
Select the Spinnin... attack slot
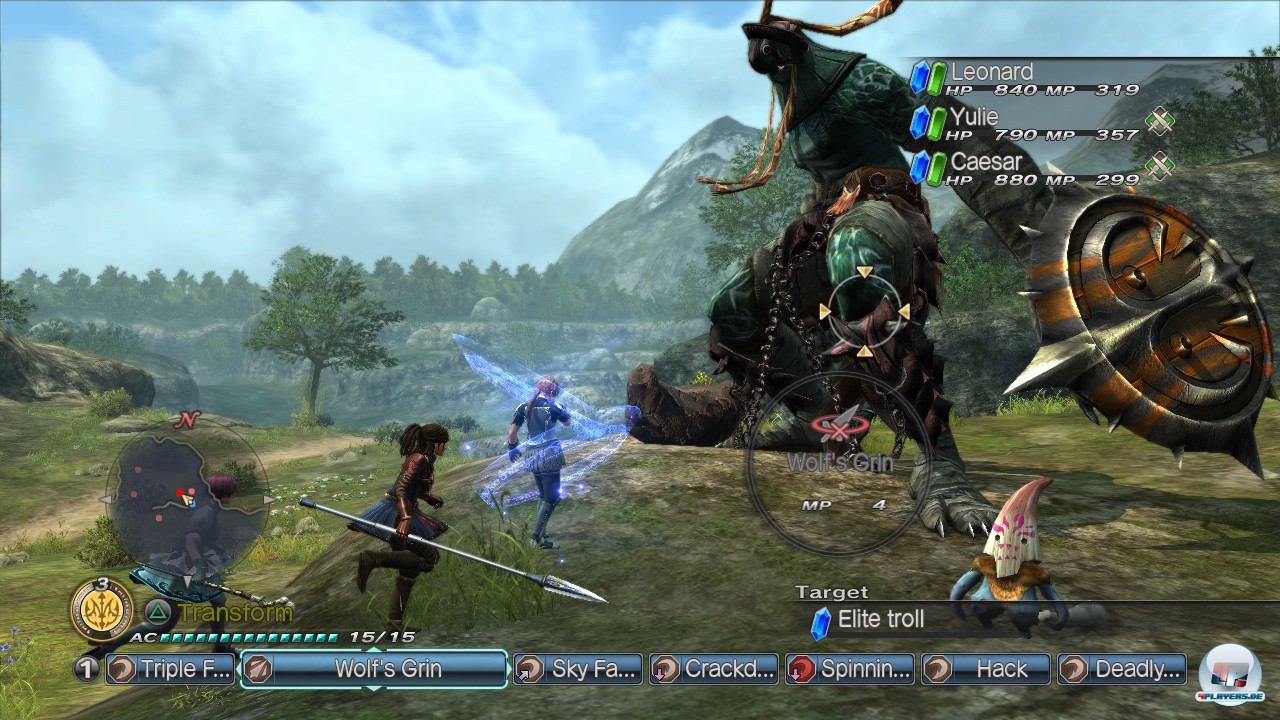pos(850,669)
